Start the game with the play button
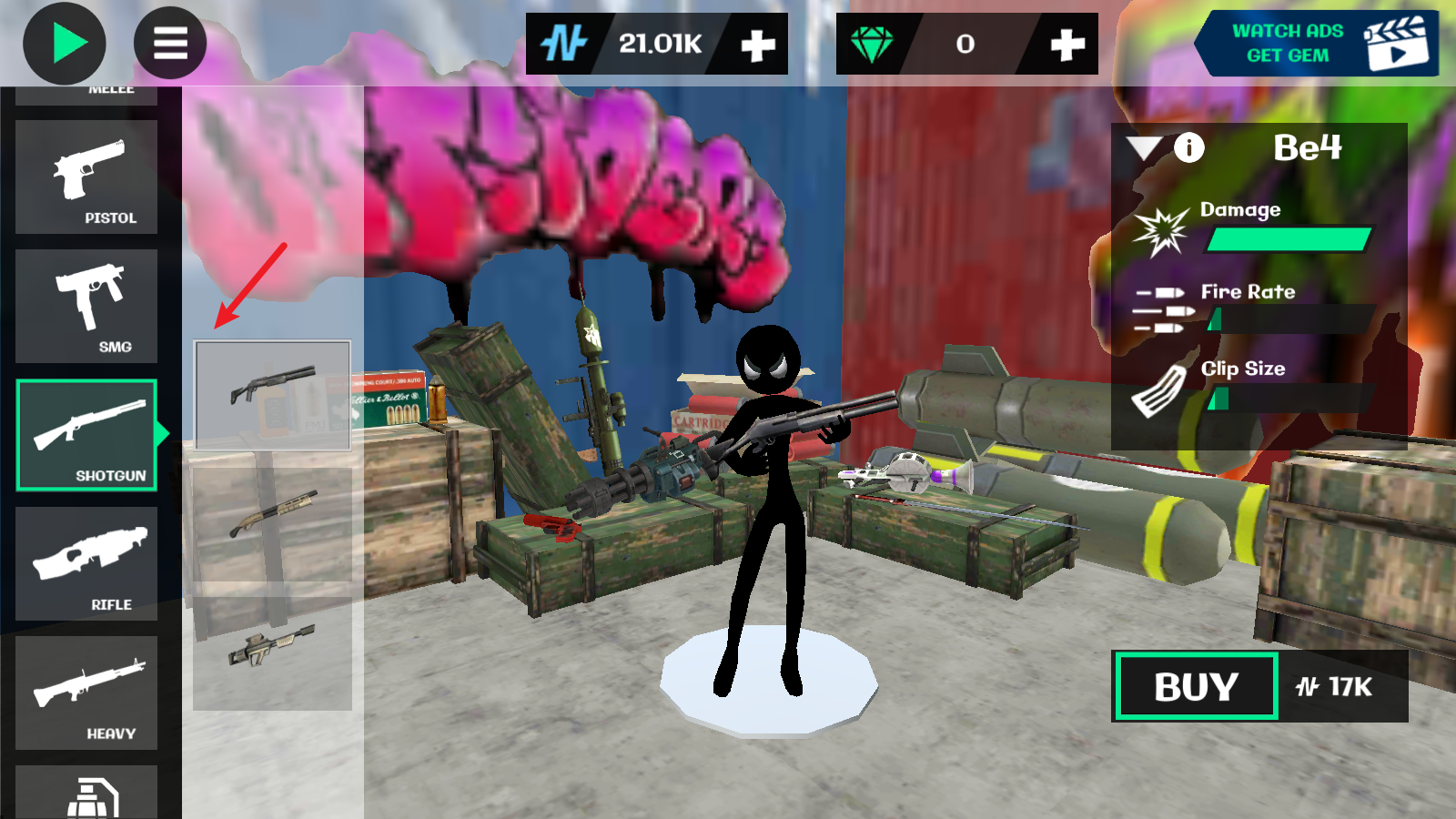 65,44
